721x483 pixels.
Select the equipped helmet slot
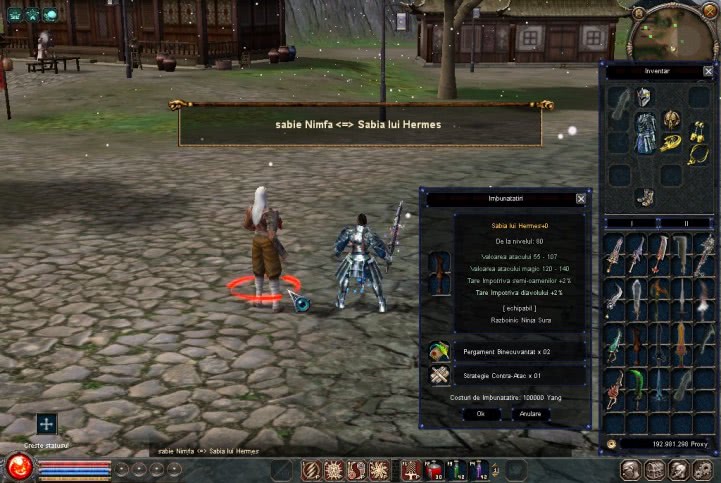click(644, 97)
